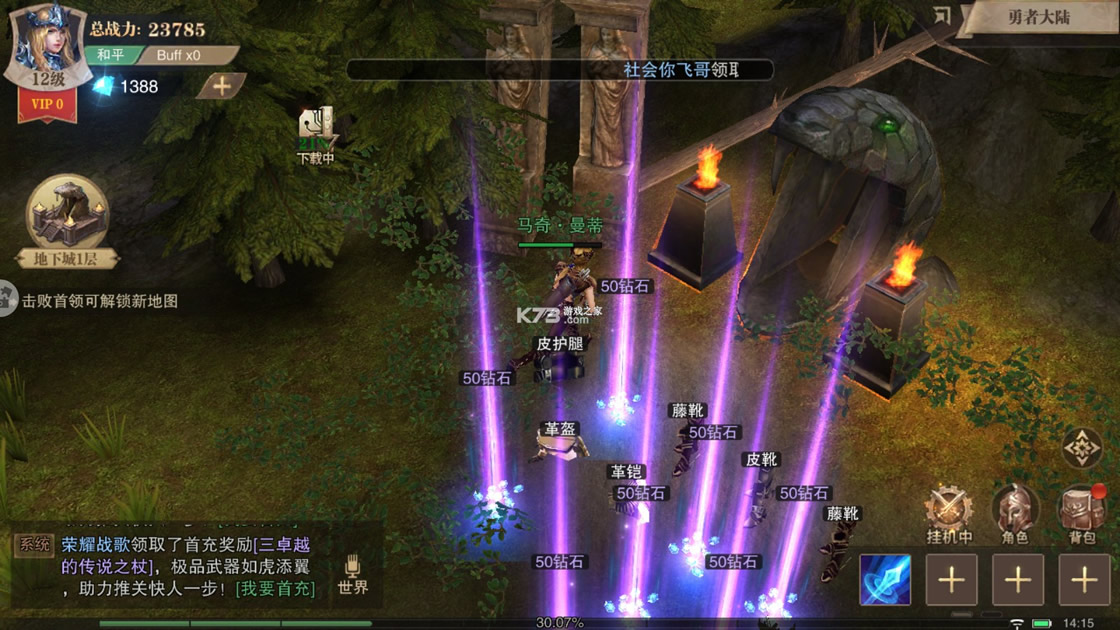Activate the blue sword skill

(x=885, y=580)
